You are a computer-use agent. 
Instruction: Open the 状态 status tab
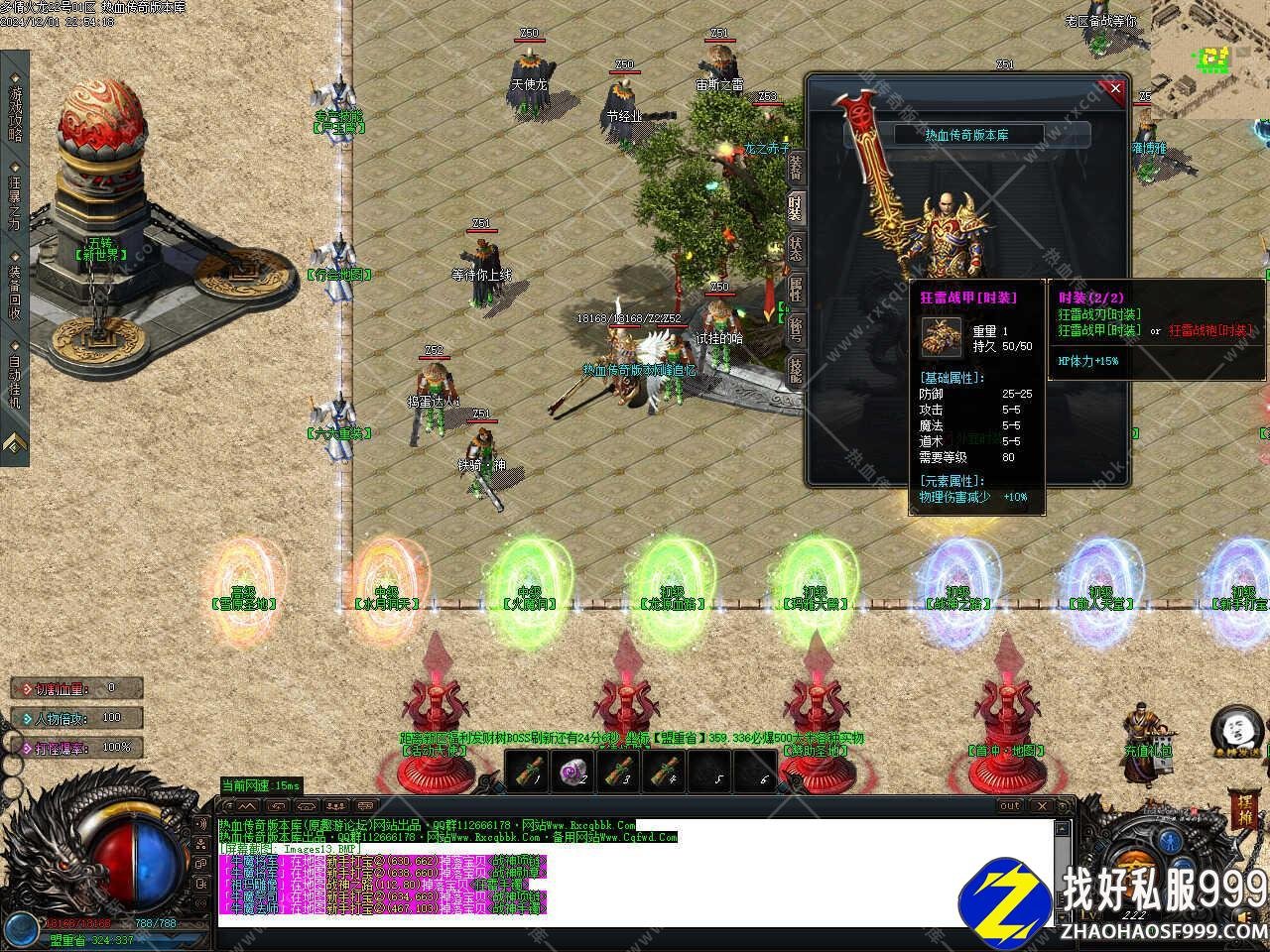point(795,248)
